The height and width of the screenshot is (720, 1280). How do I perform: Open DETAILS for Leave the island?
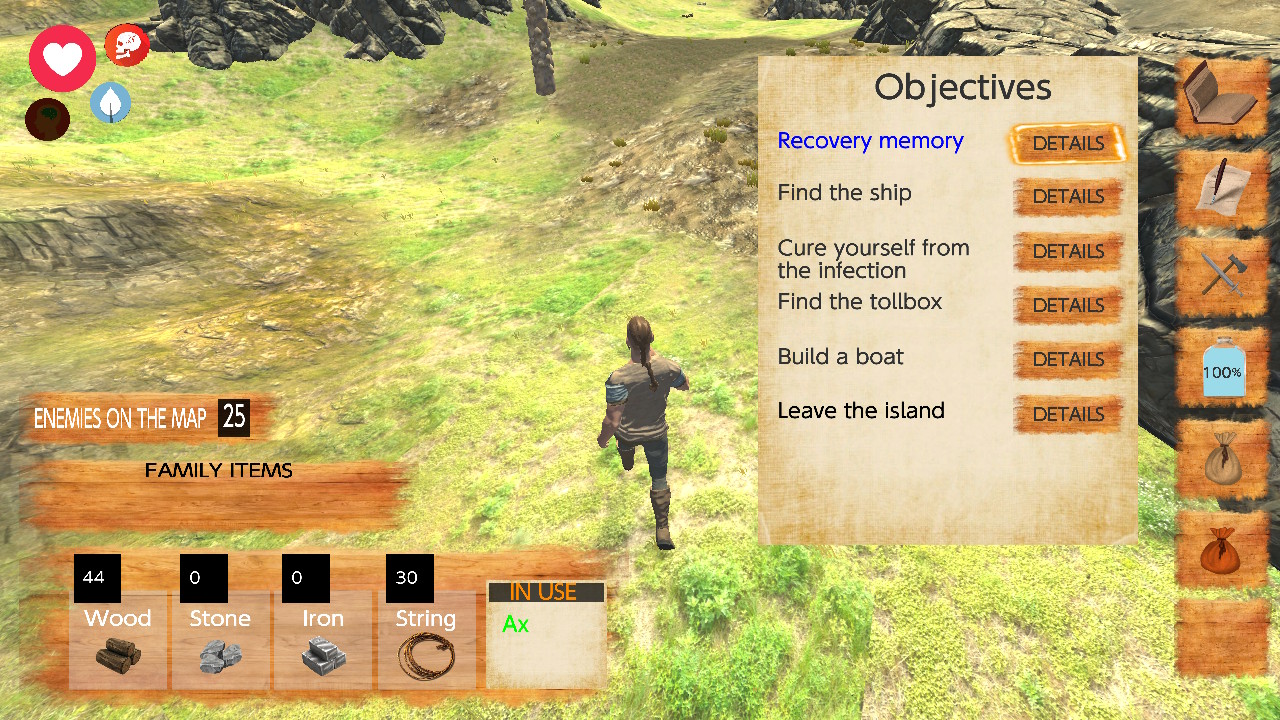point(1067,413)
